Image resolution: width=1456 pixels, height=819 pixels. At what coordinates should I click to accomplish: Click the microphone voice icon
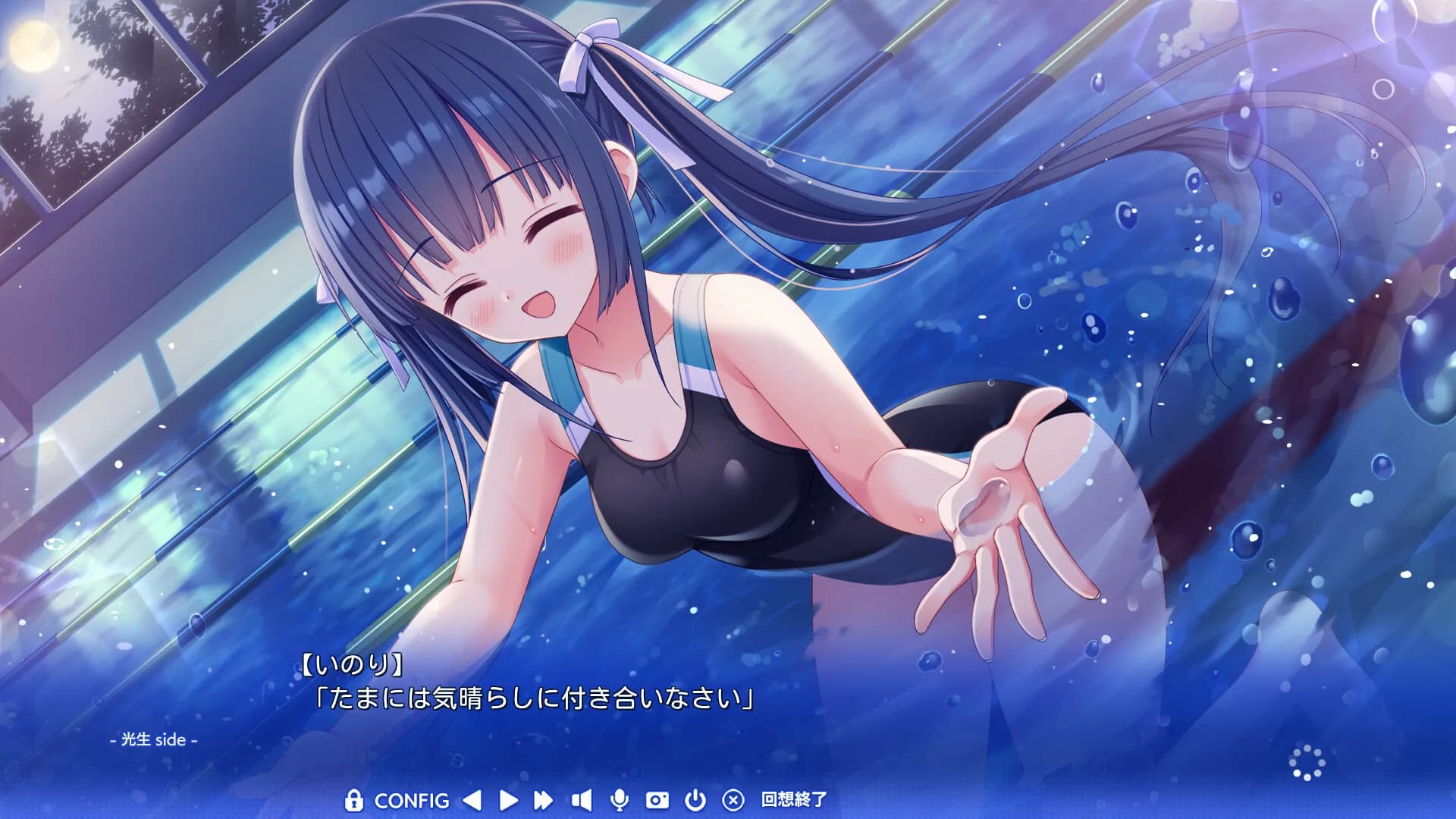point(619,800)
